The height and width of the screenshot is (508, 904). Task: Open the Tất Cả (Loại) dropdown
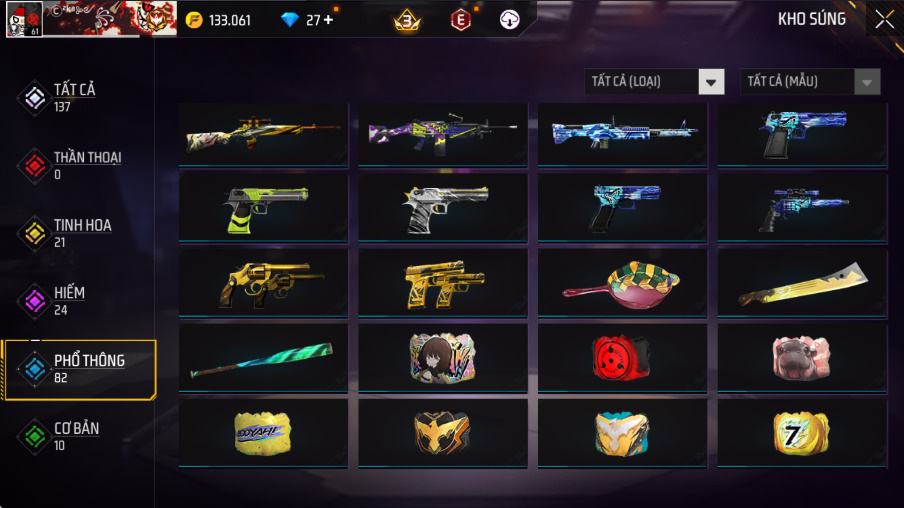click(x=654, y=81)
